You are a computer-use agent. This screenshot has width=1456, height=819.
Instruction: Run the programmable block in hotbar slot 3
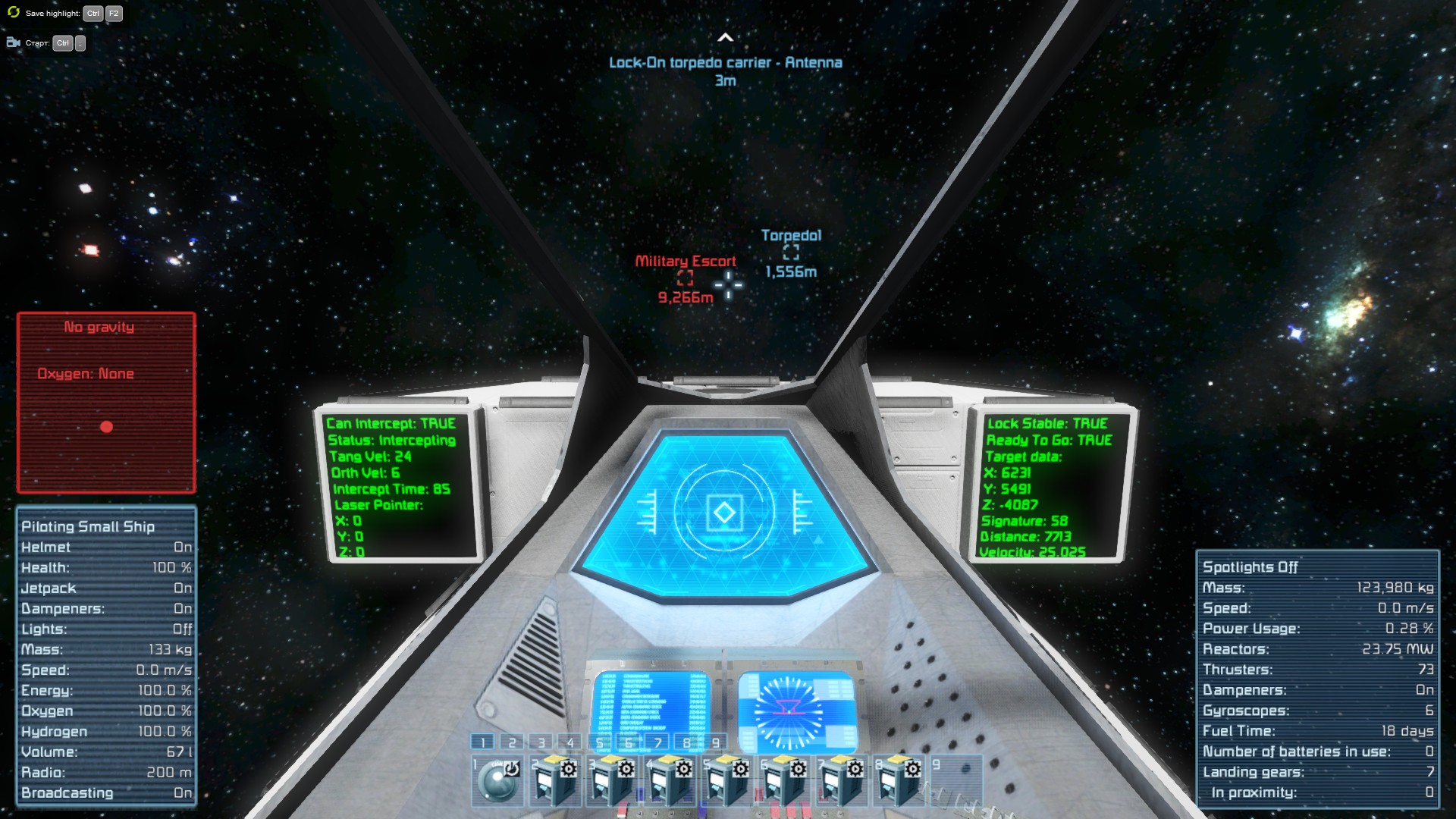[613, 780]
